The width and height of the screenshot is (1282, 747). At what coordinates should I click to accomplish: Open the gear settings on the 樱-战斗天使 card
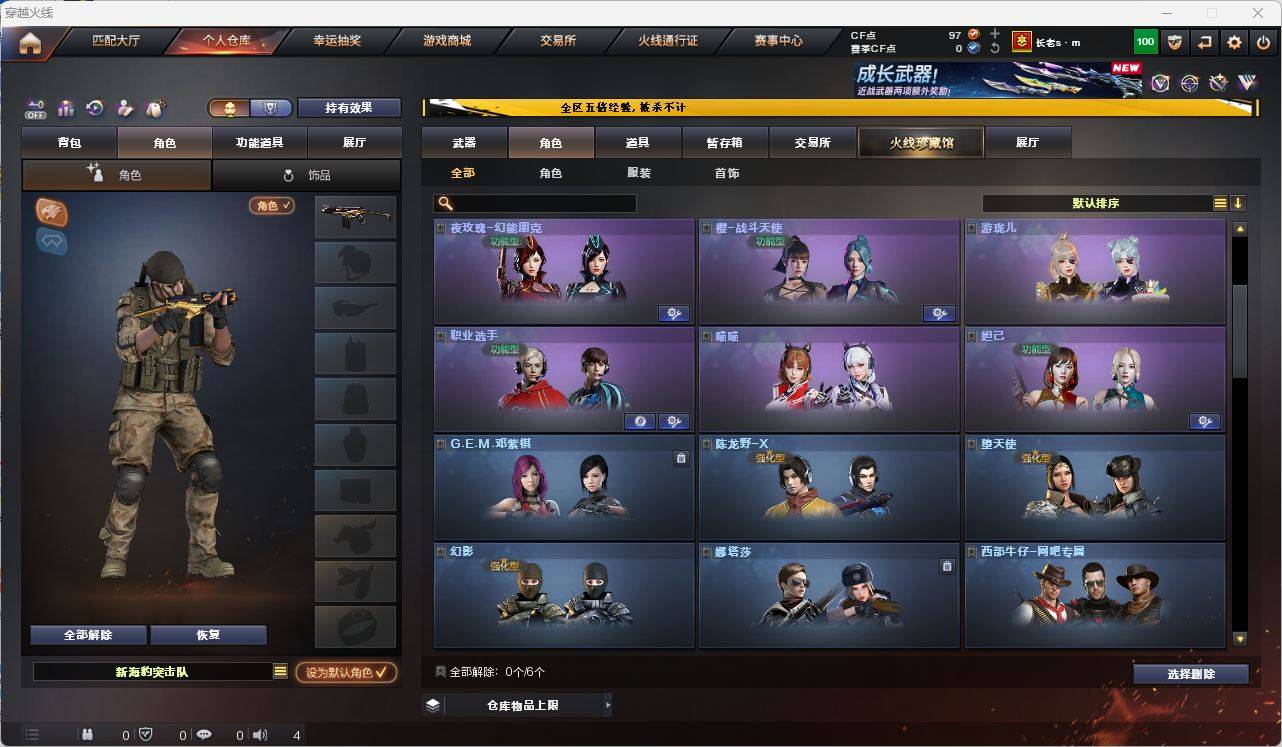click(939, 313)
